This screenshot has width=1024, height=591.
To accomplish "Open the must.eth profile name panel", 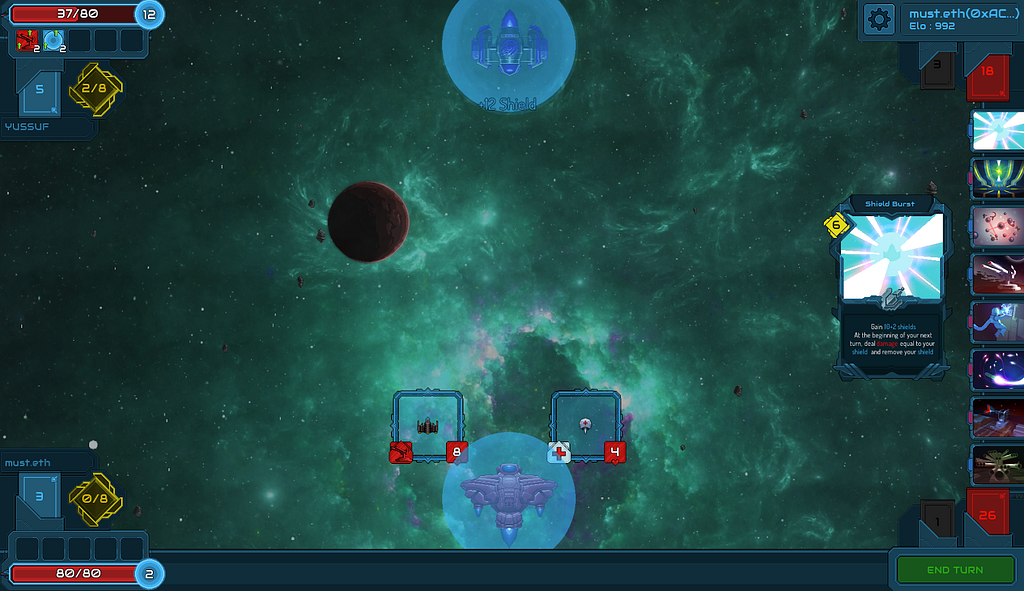I will click(959, 19).
